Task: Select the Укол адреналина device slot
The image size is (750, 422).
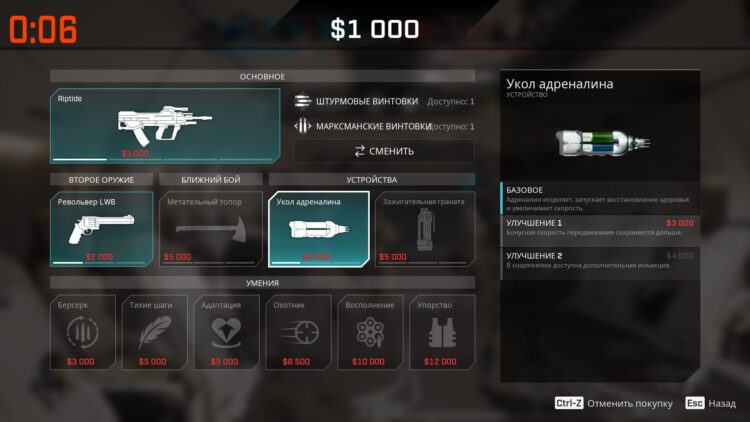Action: click(x=318, y=229)
